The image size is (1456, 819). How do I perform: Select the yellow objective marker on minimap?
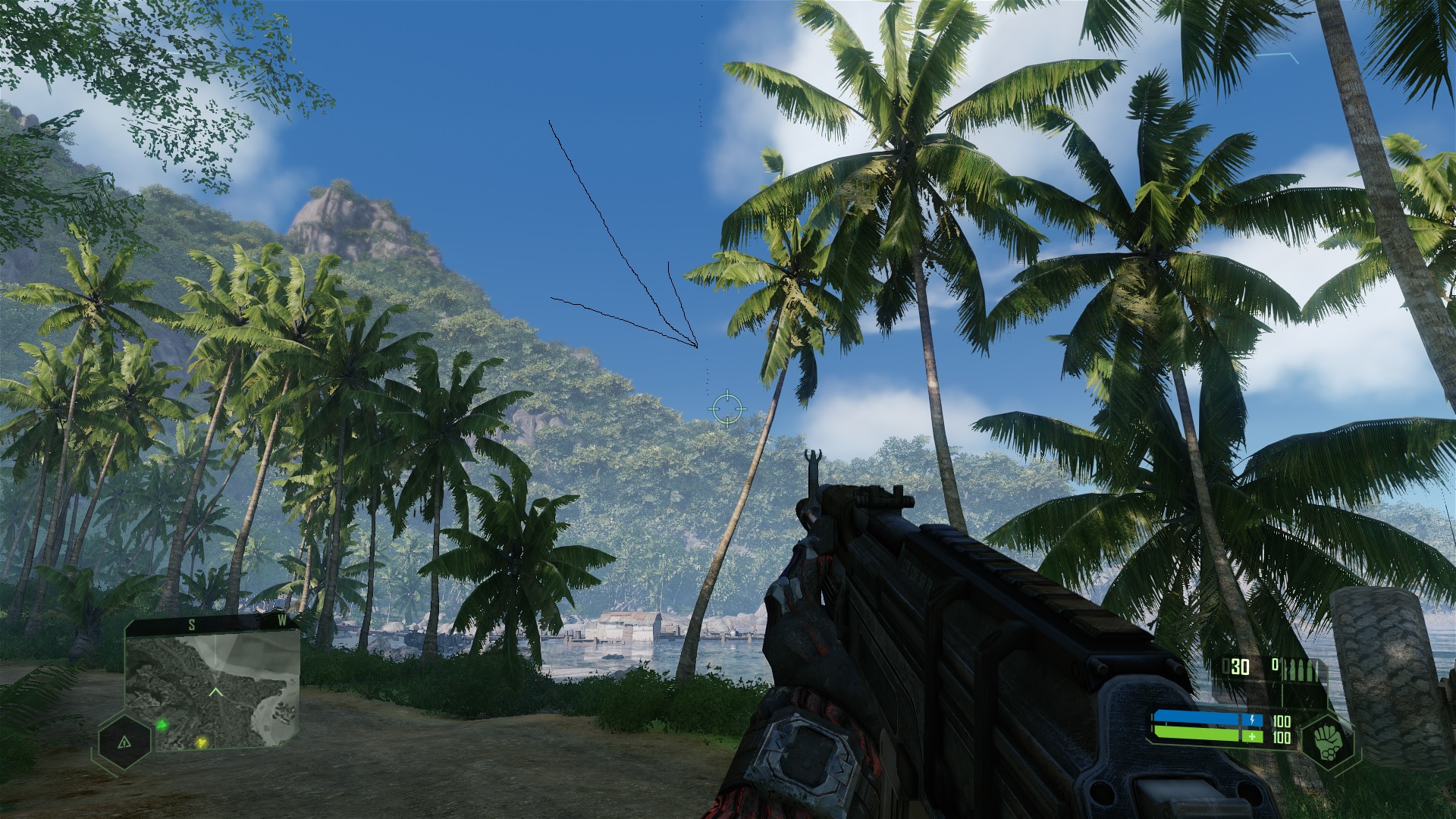201,742
